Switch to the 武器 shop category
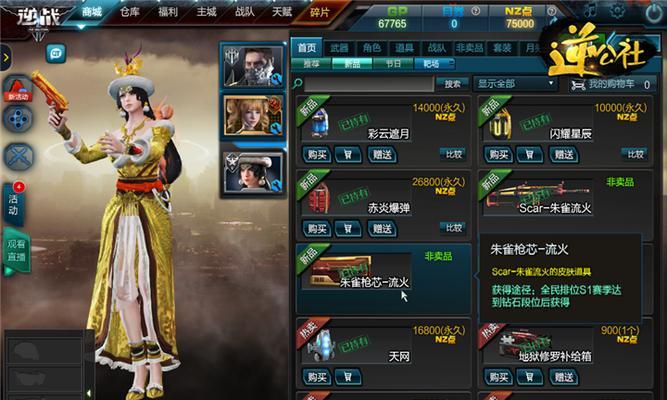The width and height of the screenshot is (667, 400). (339, 47)
